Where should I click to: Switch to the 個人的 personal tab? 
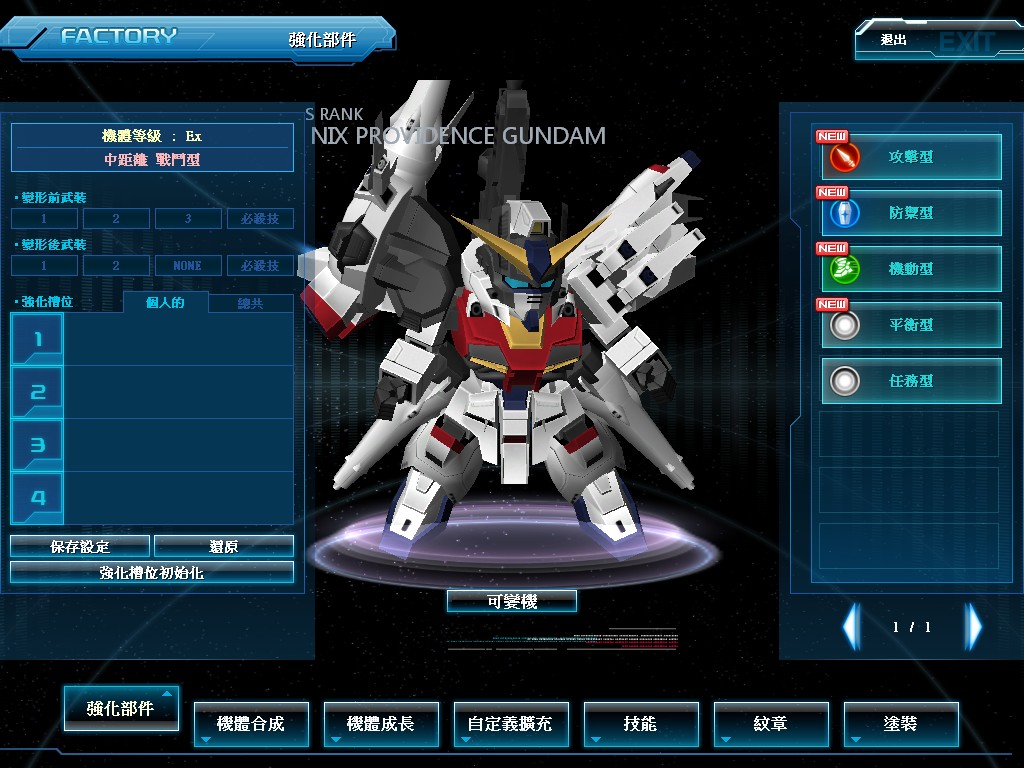pos(165,303)
